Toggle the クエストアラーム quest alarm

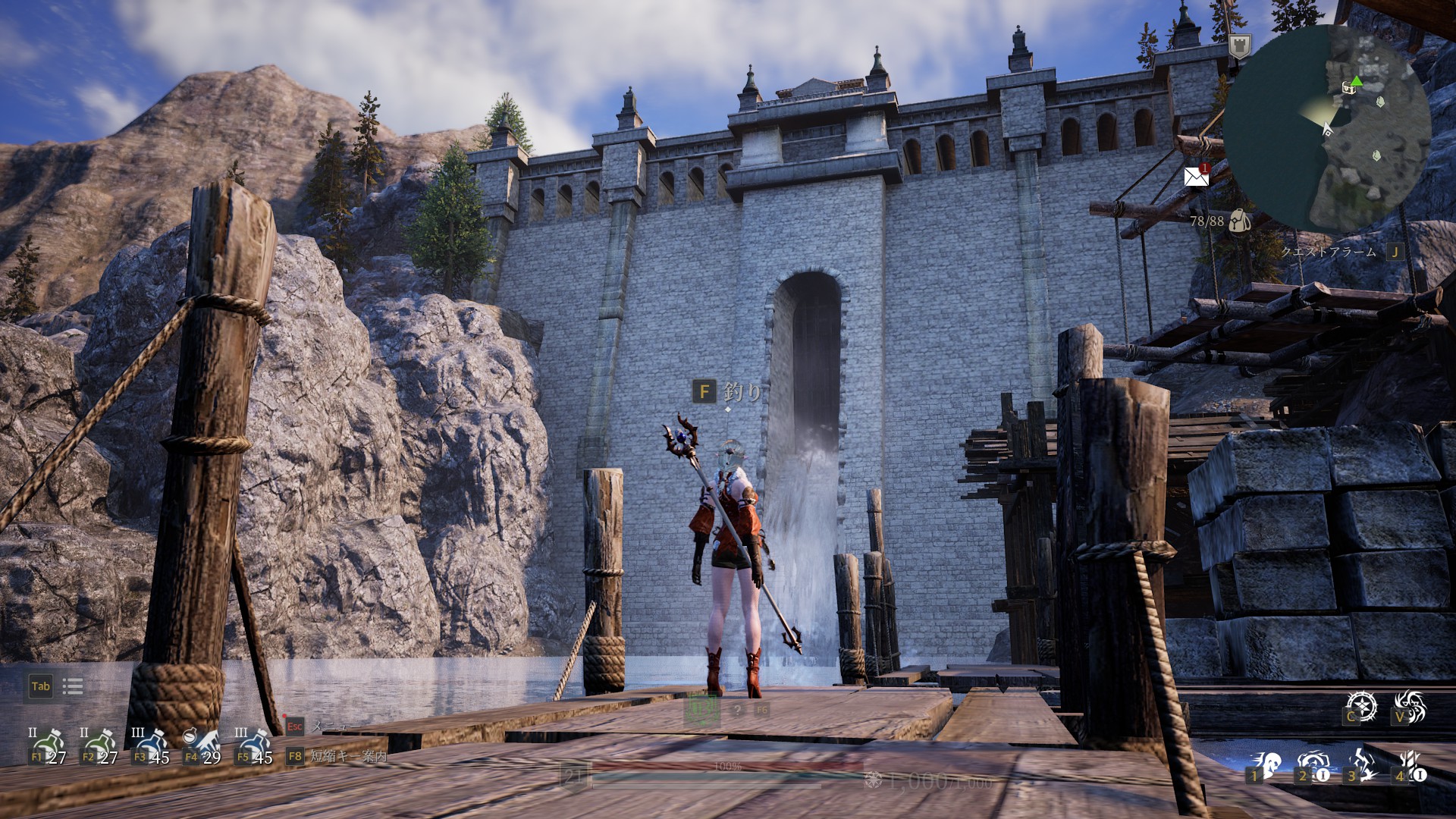point(1329,252)
